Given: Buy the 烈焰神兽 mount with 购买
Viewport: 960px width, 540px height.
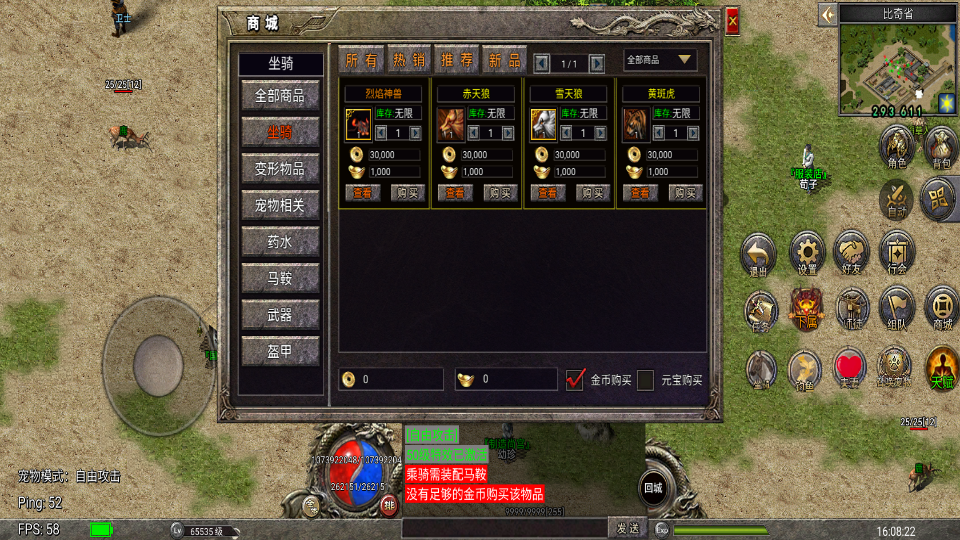Looking at the screenshot, I should [x=407, y=193].
